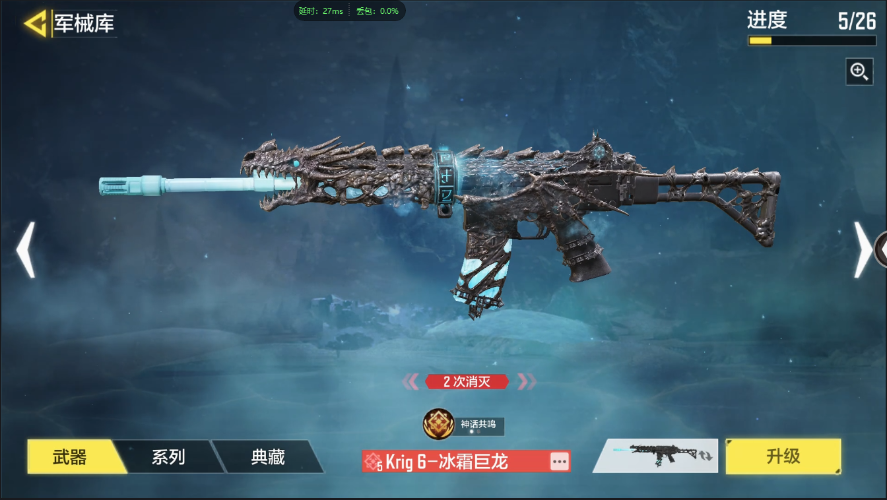The height and width of the screenshot is (500, 887).
Task: Switch to the 武器 tab
Action: [x=70, y=457]
